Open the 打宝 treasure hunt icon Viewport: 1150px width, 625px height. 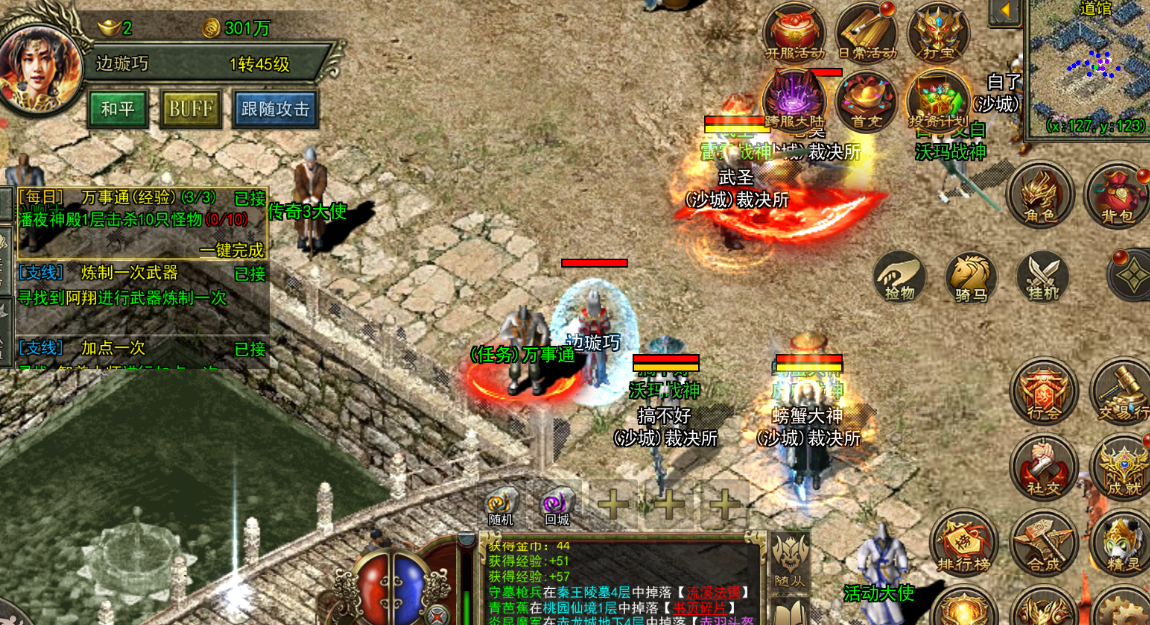[938, 32]
